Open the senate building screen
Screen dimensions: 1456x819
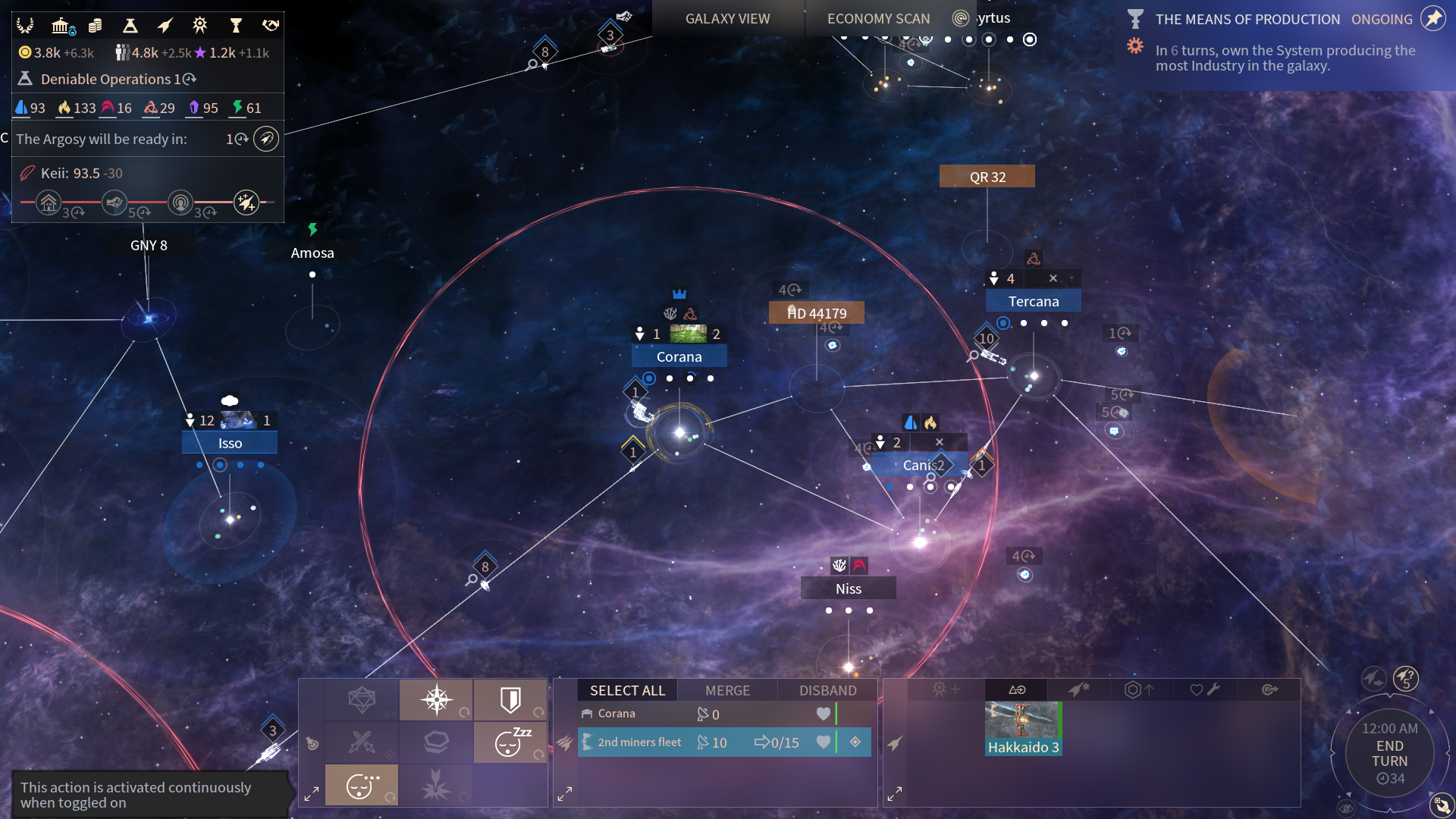tap(61, 26)
